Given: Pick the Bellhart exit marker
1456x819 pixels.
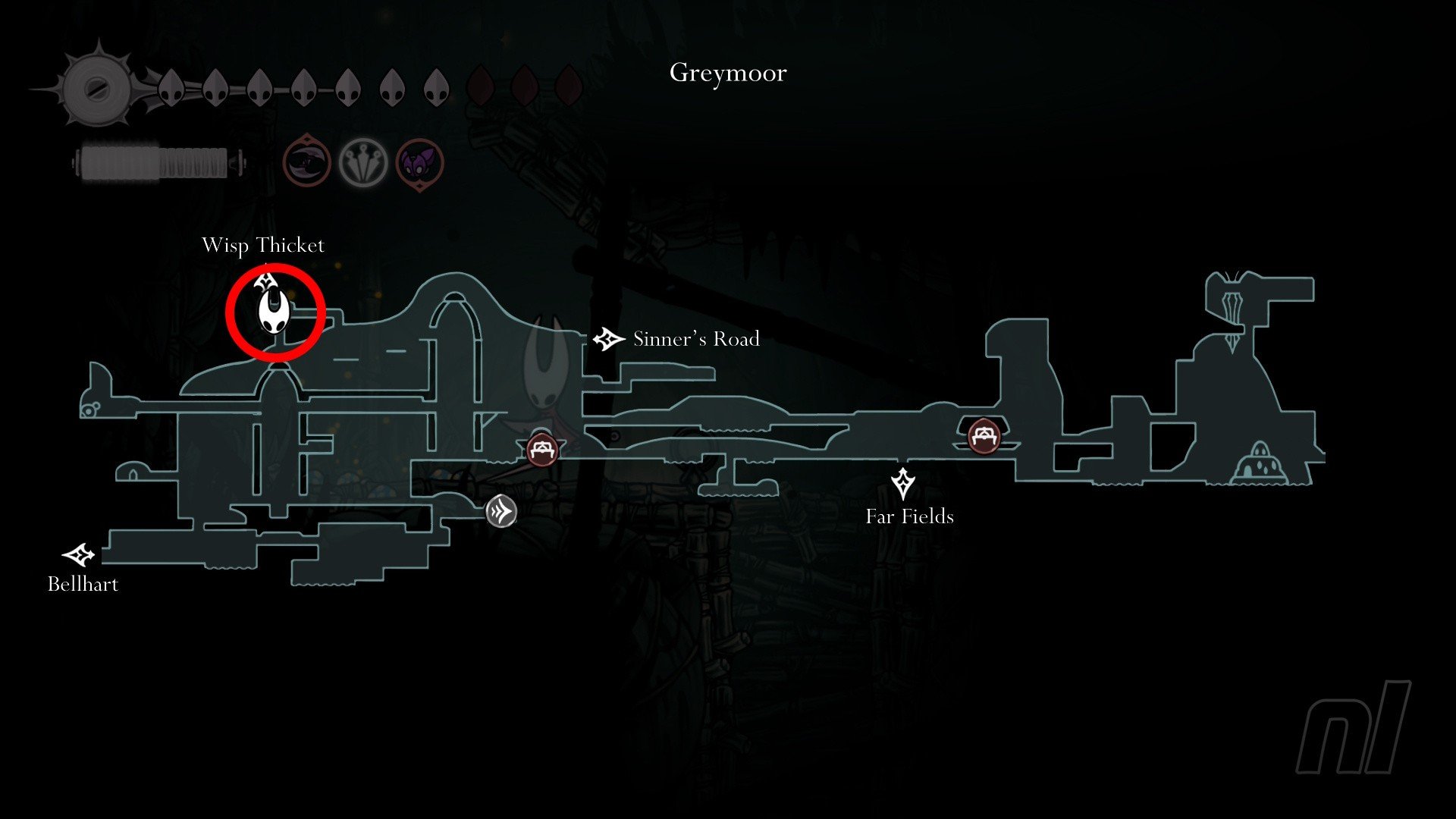Looking at the screenshot, I should pos(79,556).
